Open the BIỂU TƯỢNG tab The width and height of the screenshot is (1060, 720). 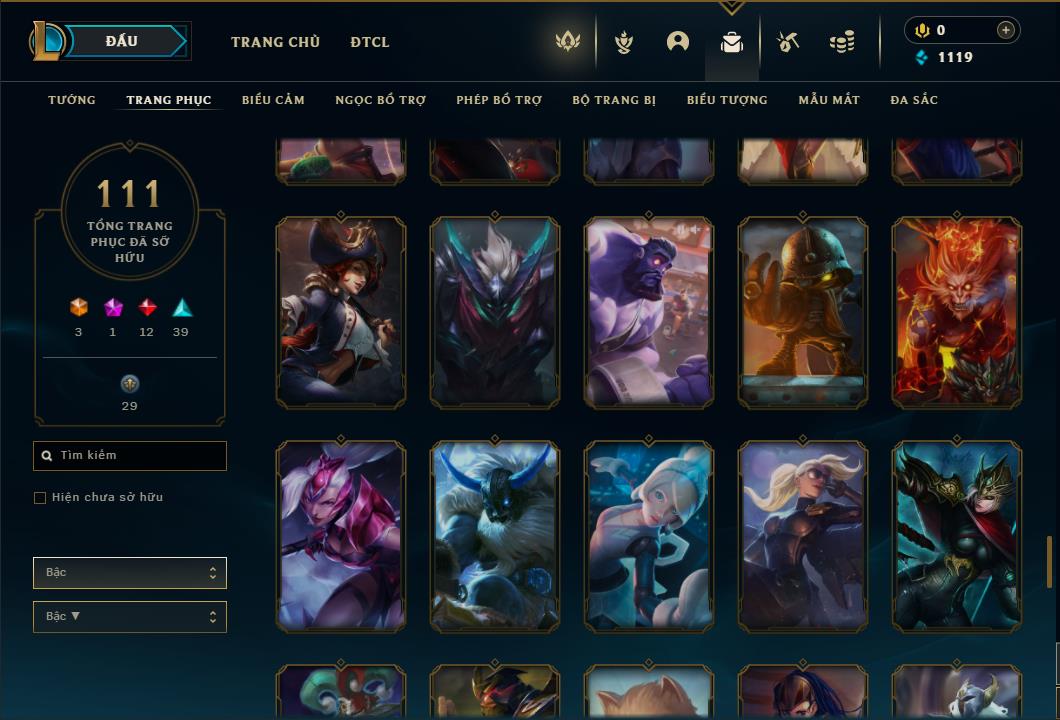pos(727,100)
